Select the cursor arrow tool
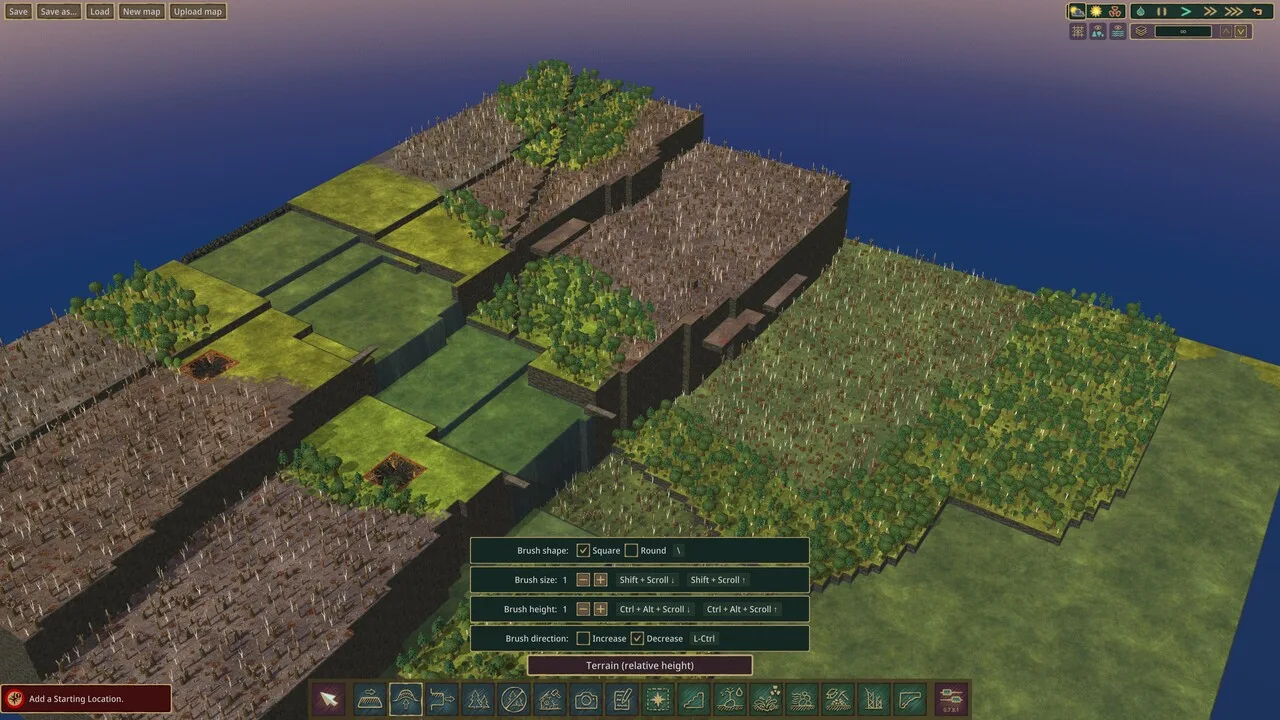Viewport: 1280px width, 720px height. pos(327,699)
